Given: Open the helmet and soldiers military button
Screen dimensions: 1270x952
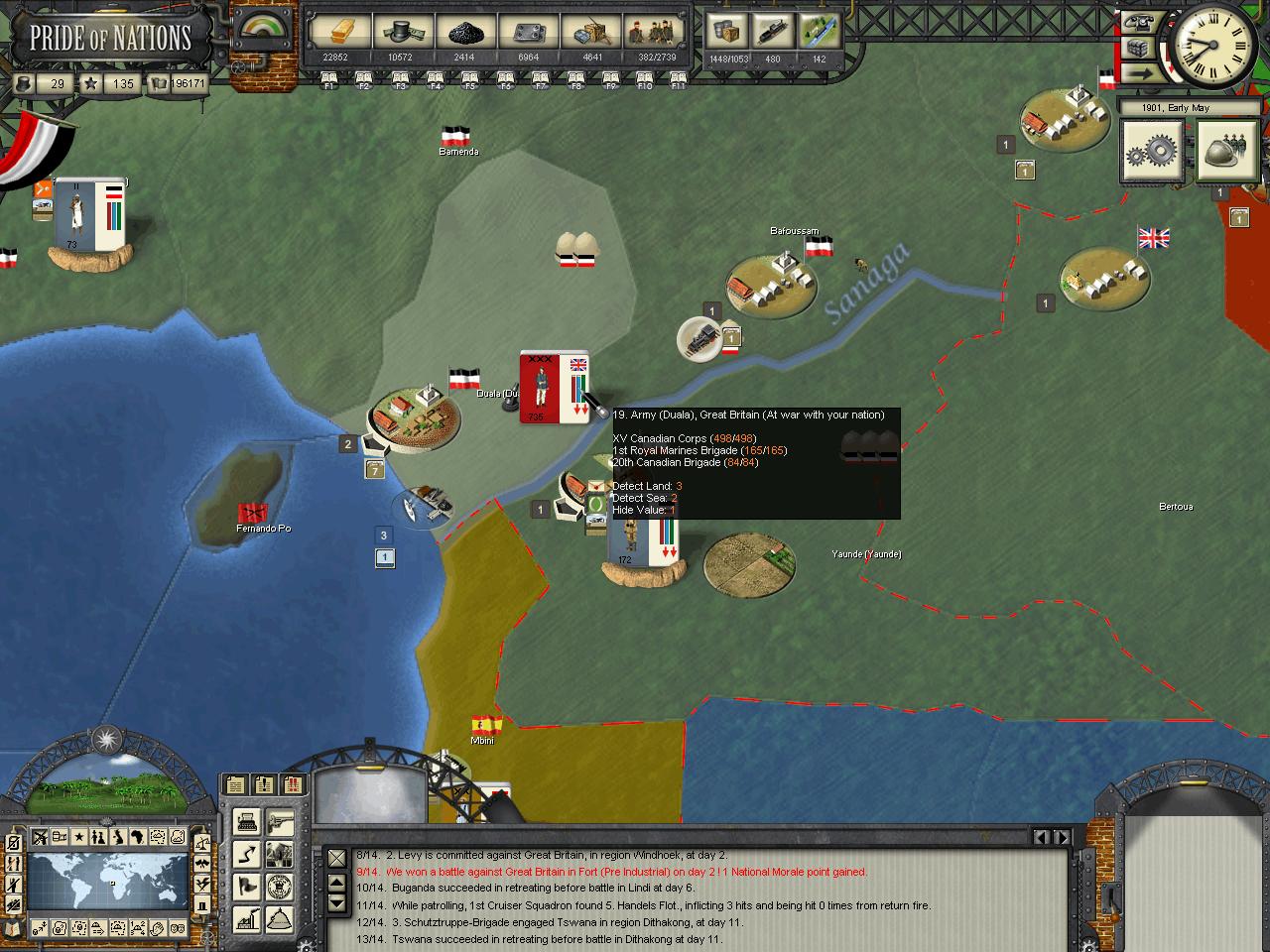Looking at the screenshot, I should 1225,152.
